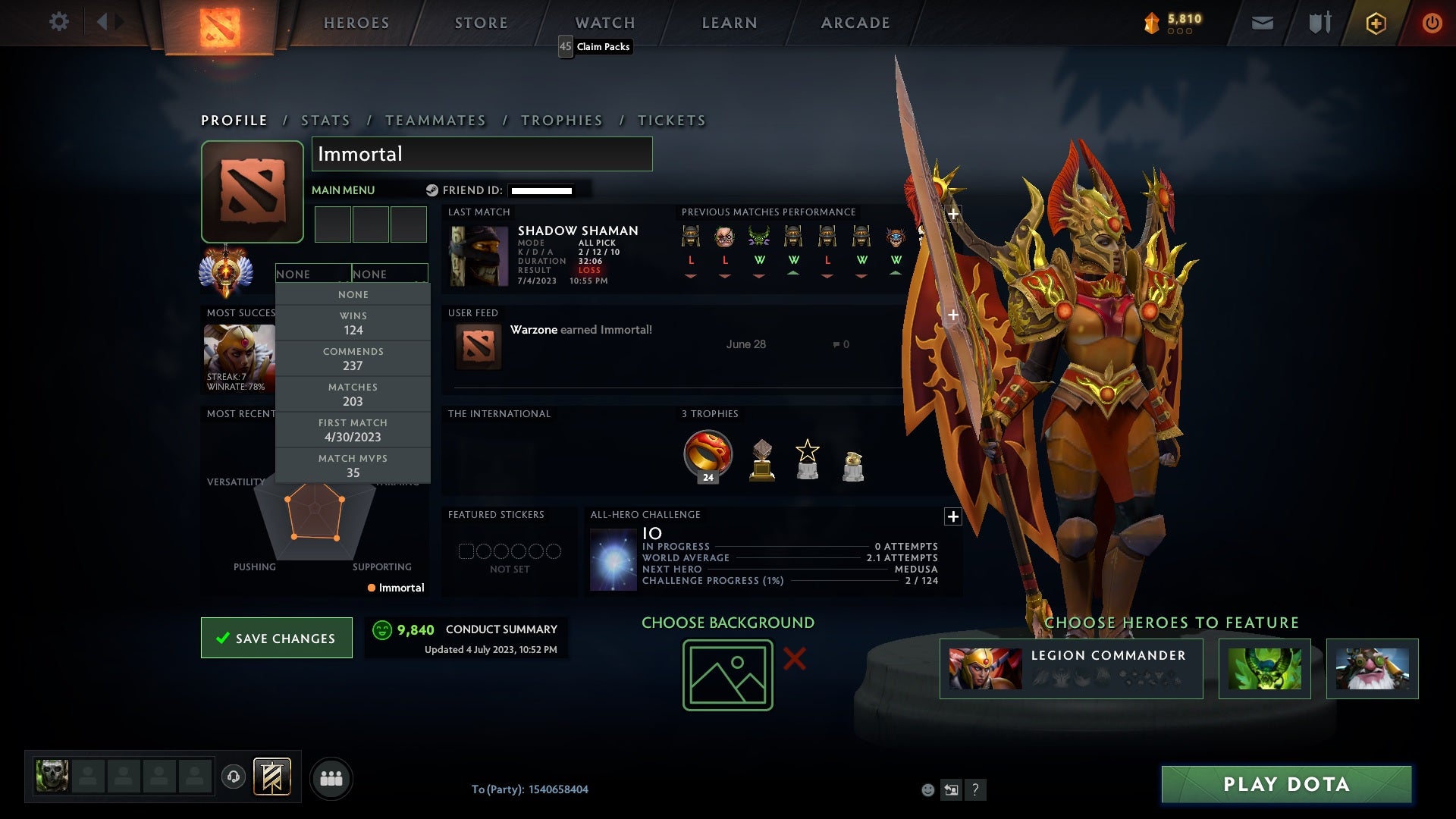Image resolution: width=1456 pixels, height=819 pixels.
Task: Select the Legion Commander featured hero thumbnail
Action: click(986, 668)
